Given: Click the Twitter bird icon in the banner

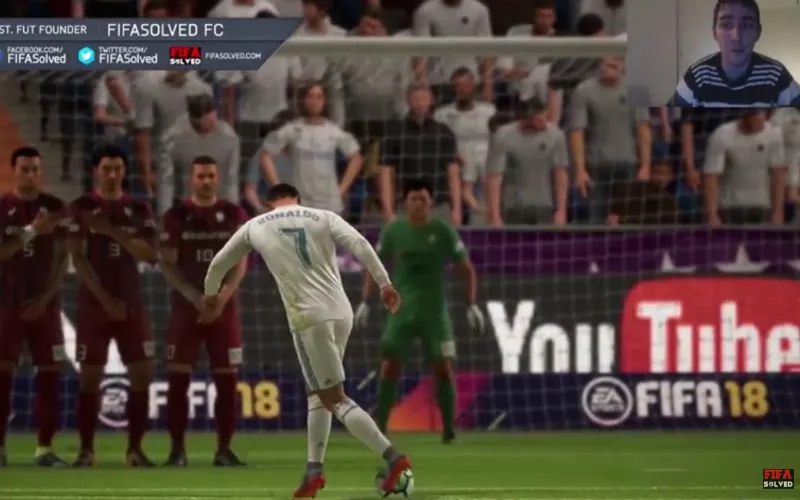Looking at the screenshot, I should point(86,55).
